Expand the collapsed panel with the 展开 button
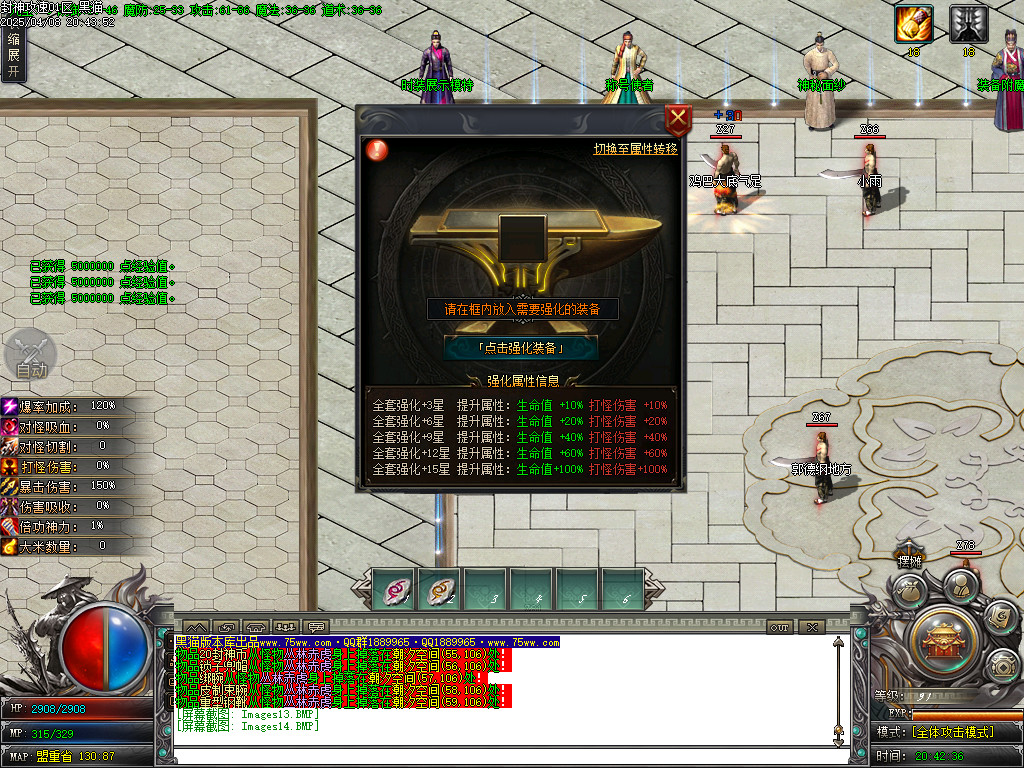Viewport: 1024px width, 768px height. tap(13, 56)
